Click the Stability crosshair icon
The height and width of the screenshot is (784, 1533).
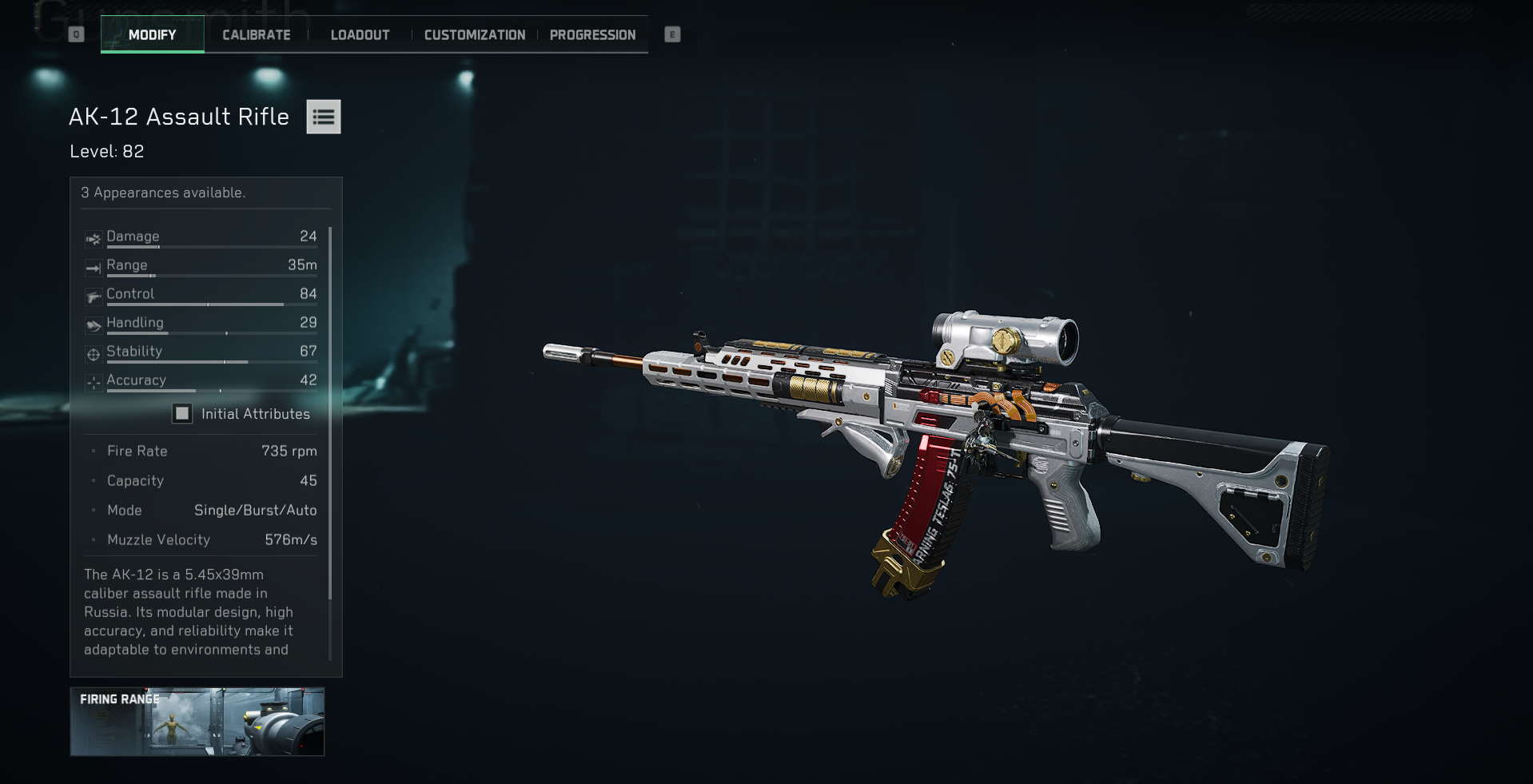pyautogui.click(x=92, y=352)
